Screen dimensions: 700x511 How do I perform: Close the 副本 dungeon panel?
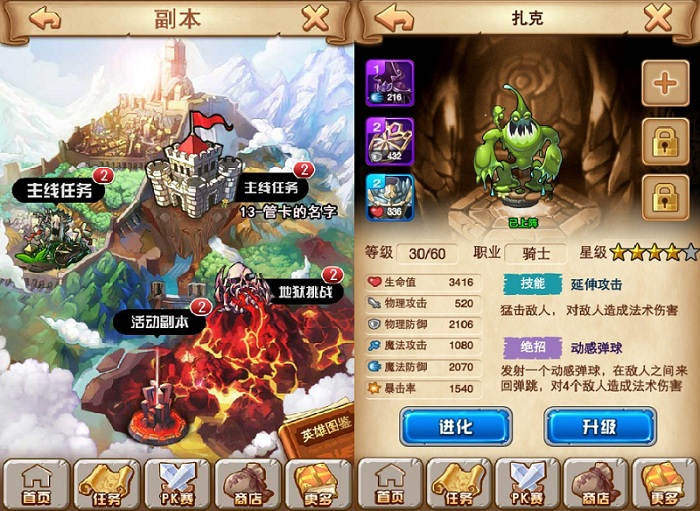(x=315, y=18)
